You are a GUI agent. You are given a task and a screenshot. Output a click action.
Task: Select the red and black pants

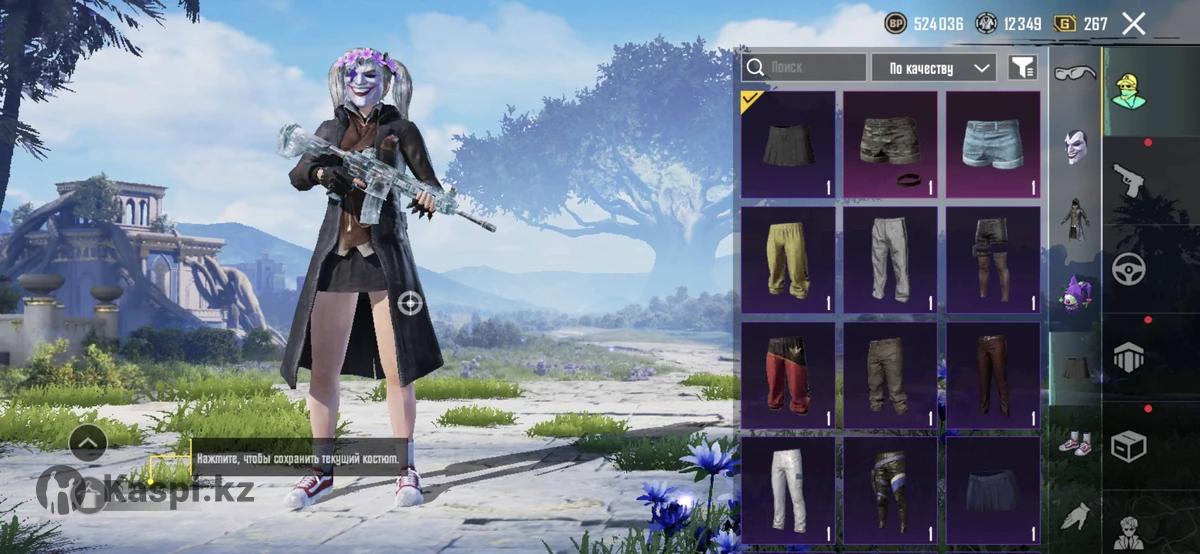point(788,375)
